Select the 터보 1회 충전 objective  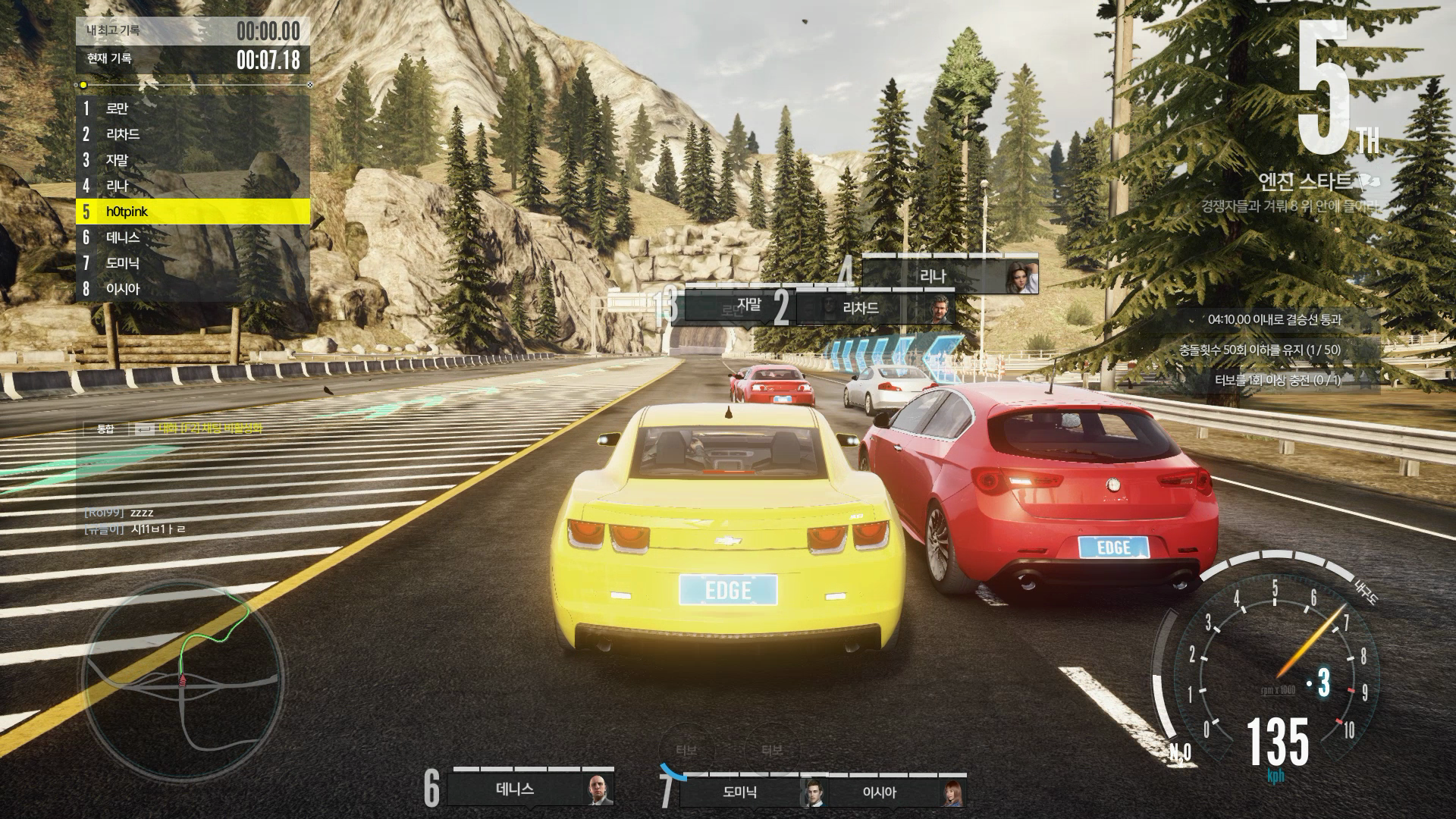1274,380
